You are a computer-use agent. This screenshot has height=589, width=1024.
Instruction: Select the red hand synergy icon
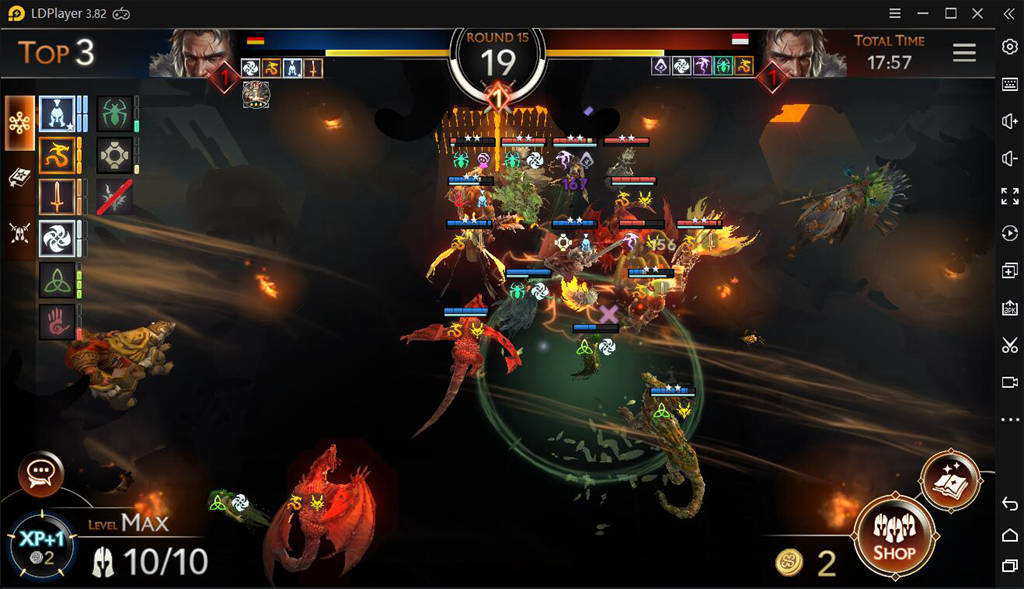click(x=56, y=321)
